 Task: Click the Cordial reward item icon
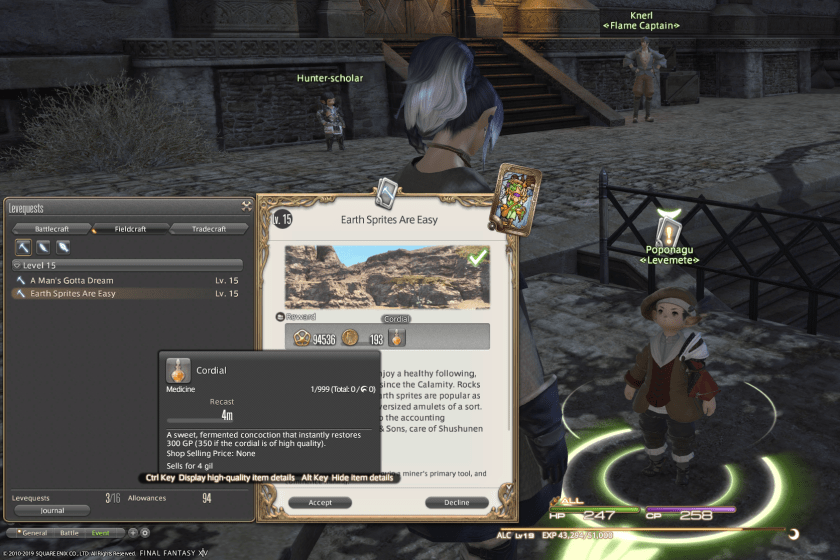(x=398, y=338)
